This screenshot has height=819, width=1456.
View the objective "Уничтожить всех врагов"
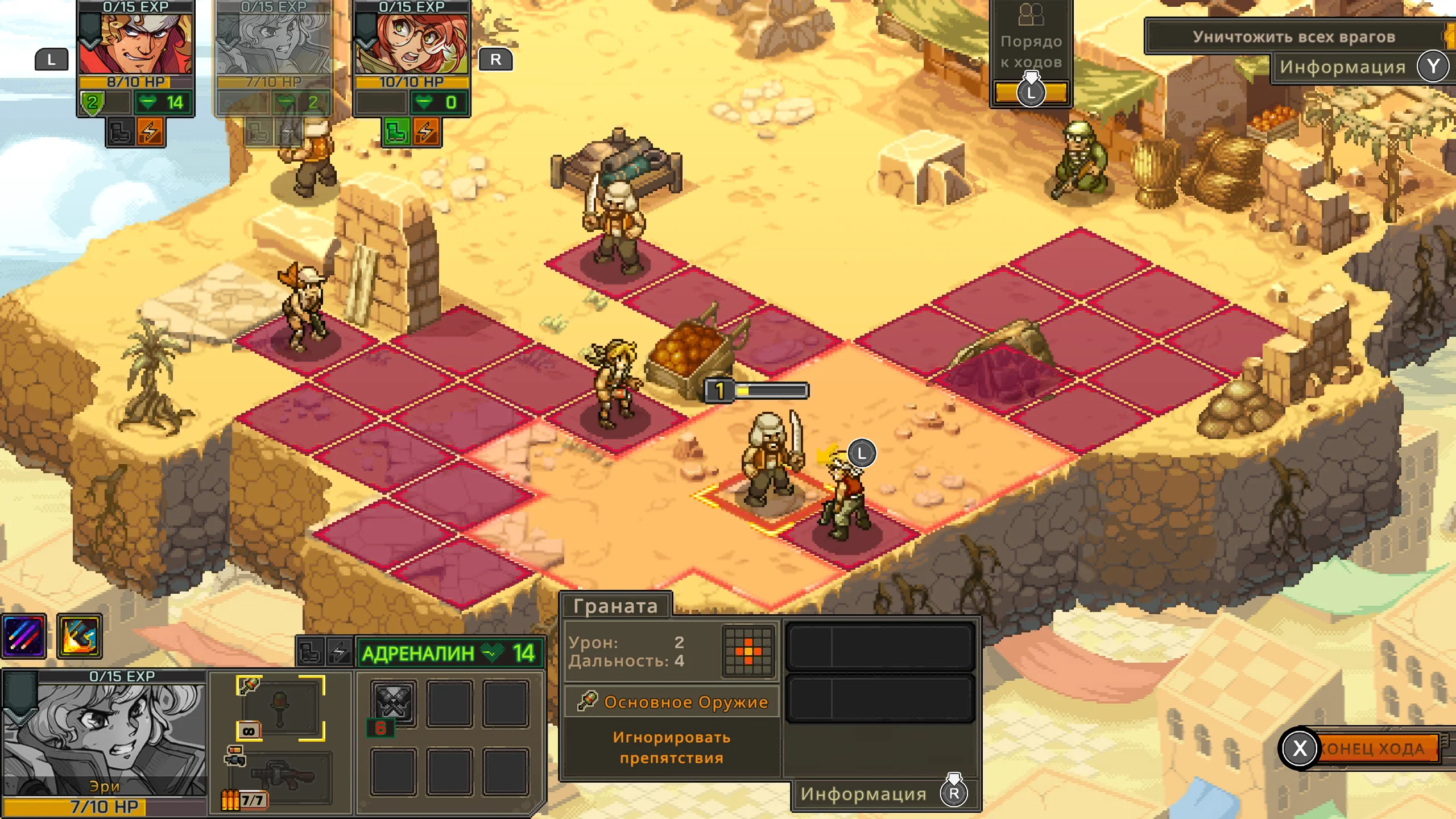click(x=1293, y=37)
